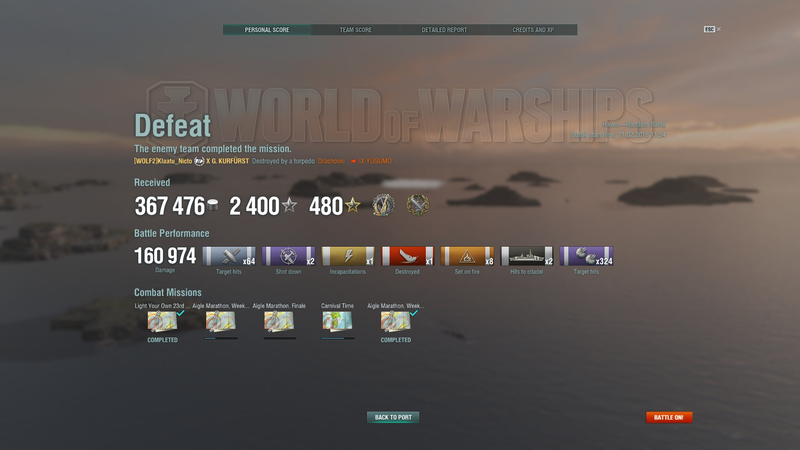
Task: Click the first achievement medal in Received
Action: [383, 205]
